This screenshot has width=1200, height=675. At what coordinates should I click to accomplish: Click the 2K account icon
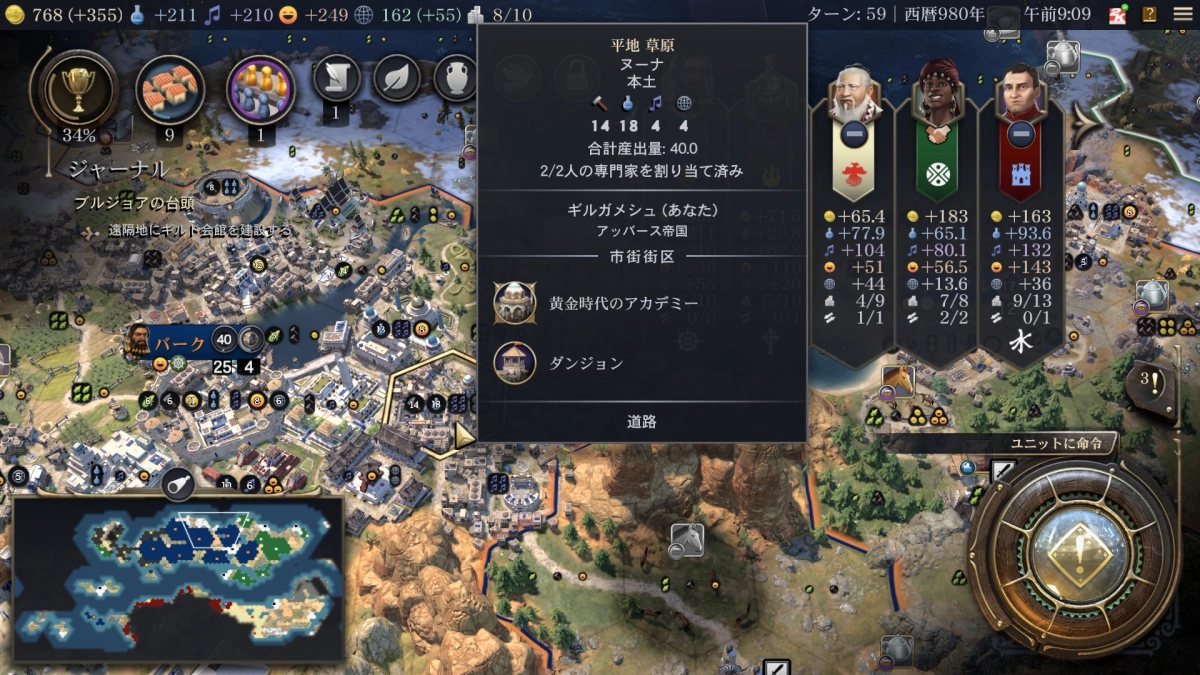[1118, 14]
